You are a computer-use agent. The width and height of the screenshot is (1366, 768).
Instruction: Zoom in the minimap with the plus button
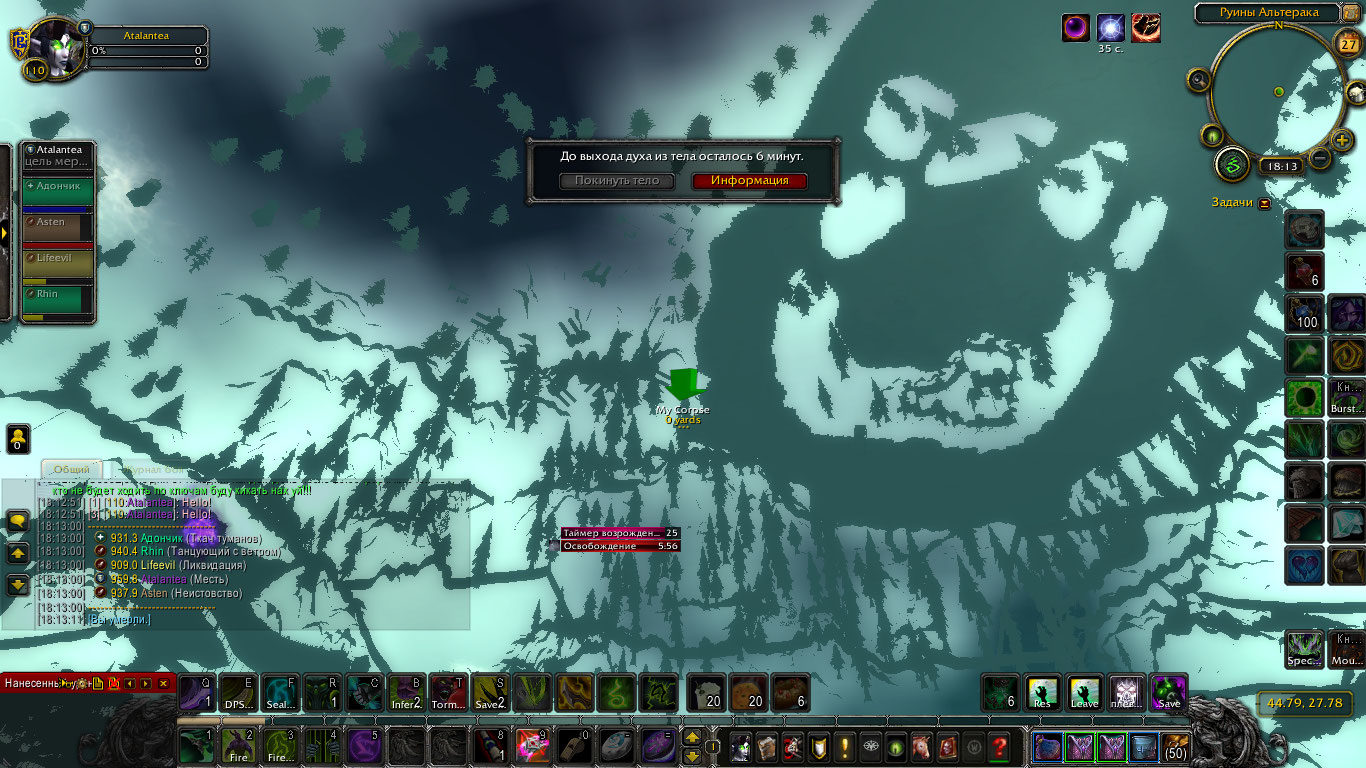(1342, 140)
